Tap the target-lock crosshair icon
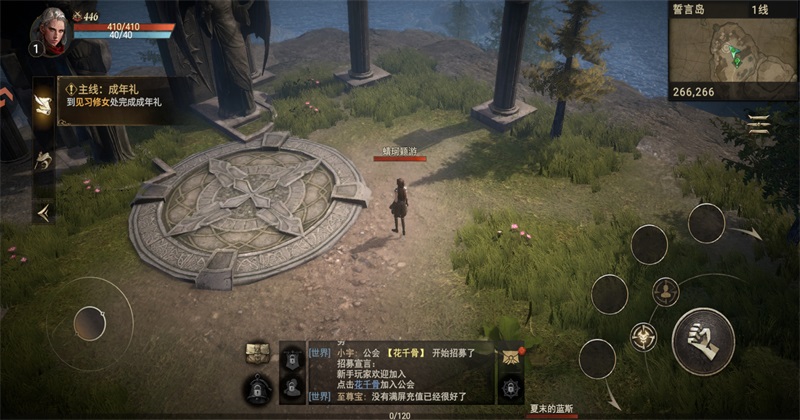 coord(642,336)
